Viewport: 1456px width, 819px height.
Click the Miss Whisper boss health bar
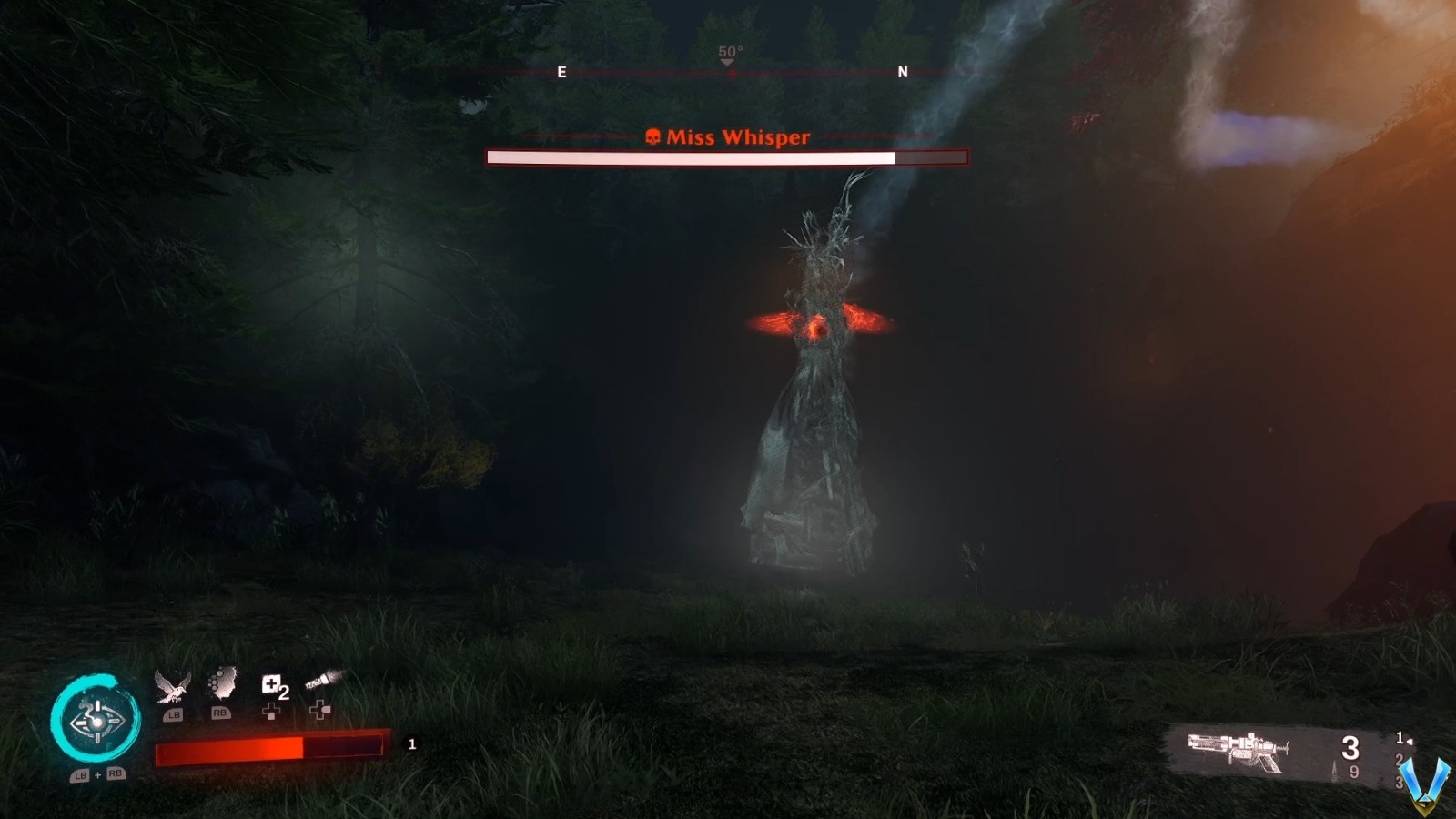tap(728, 157)
